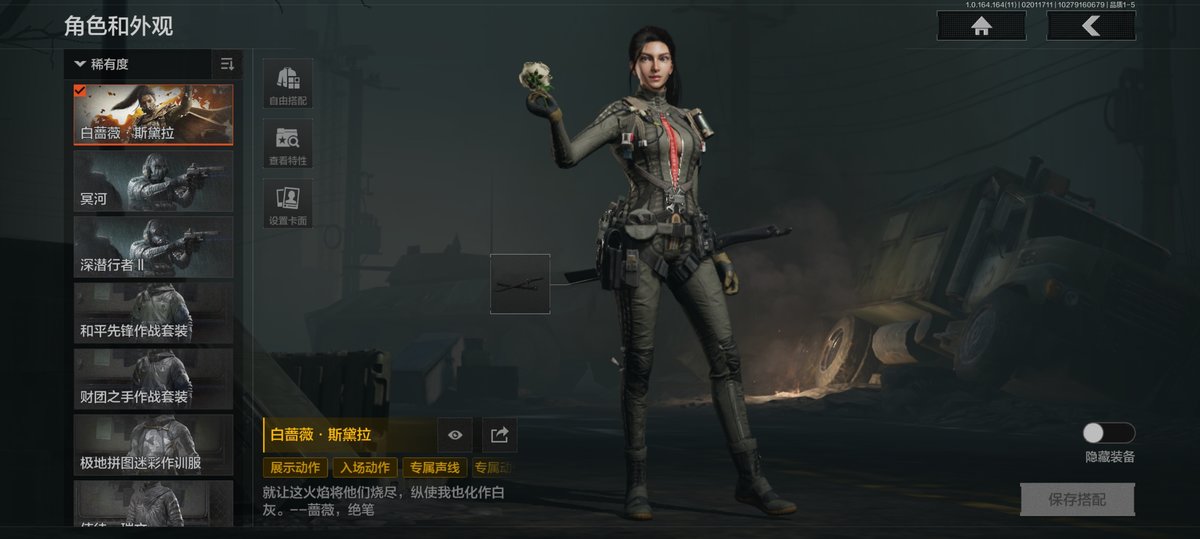
Task: Select the 财团之手作战套装 outfit
Action: [x=153, y=379]
